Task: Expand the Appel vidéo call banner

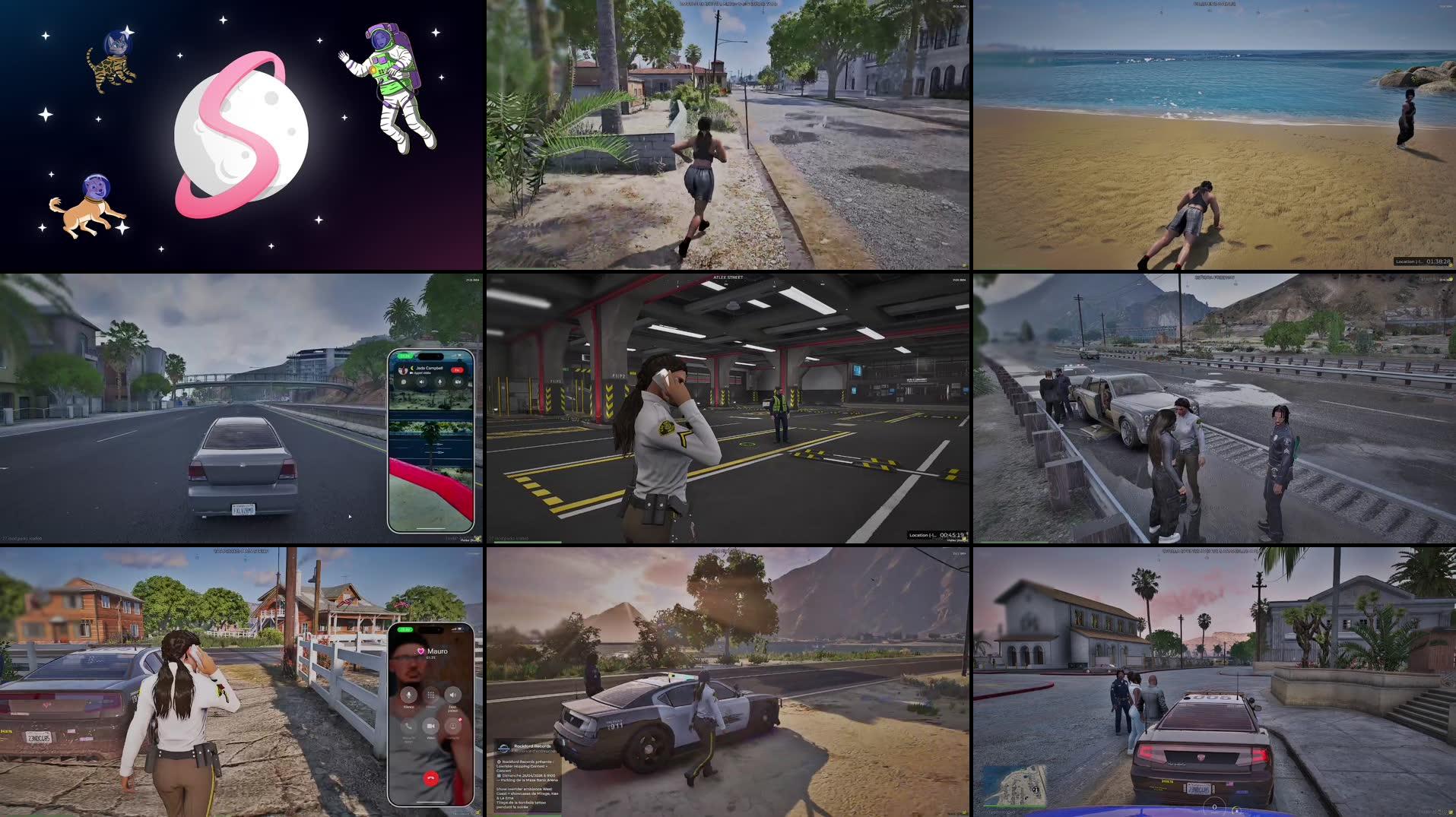Action: (421, 372)
